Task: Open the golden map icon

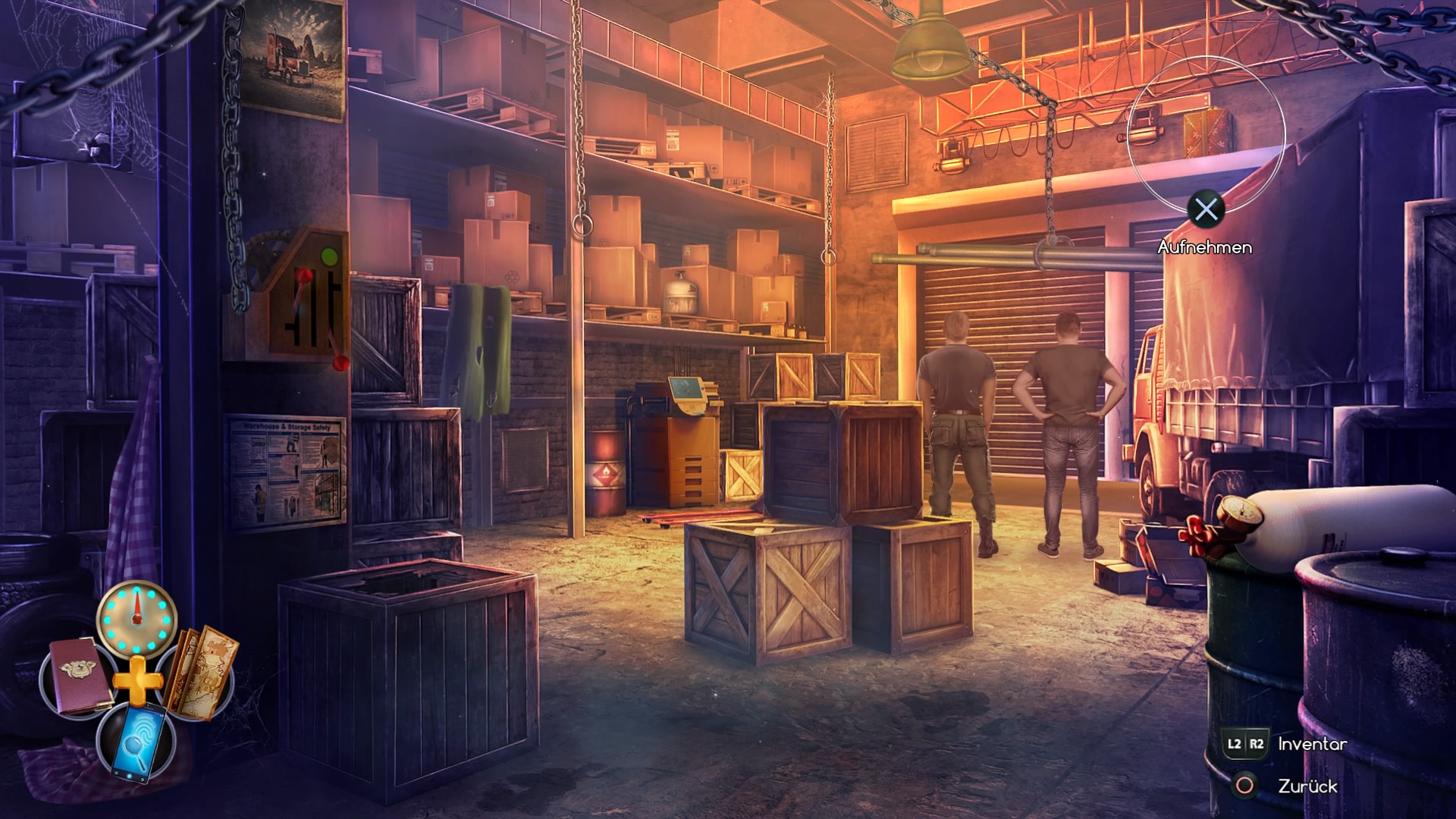Action: (x=202, y=672)
